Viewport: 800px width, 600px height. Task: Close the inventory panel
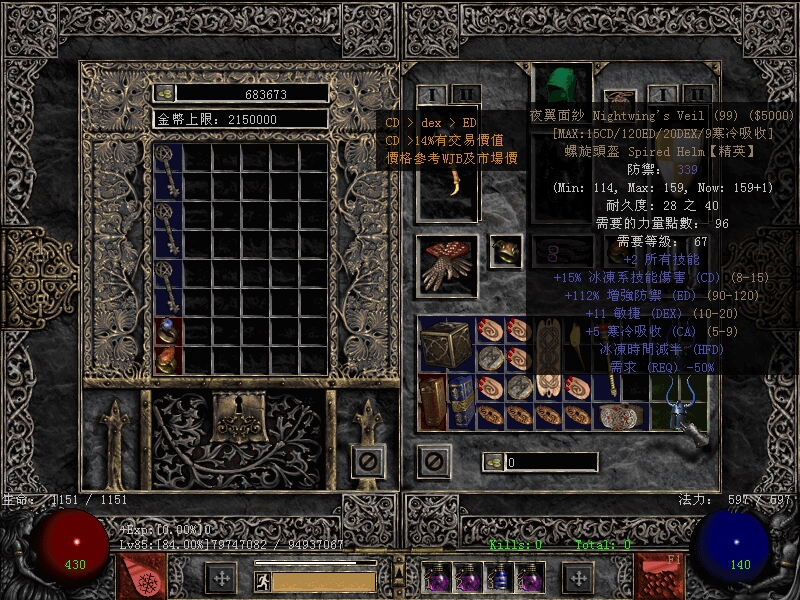[x=433, y=461]
